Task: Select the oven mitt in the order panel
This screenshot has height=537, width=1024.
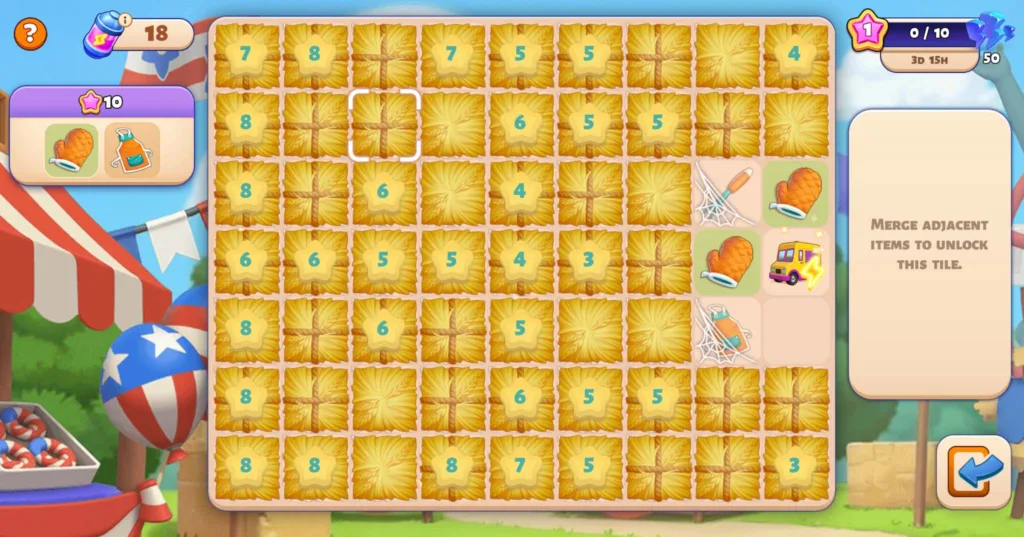Action: 72,151
